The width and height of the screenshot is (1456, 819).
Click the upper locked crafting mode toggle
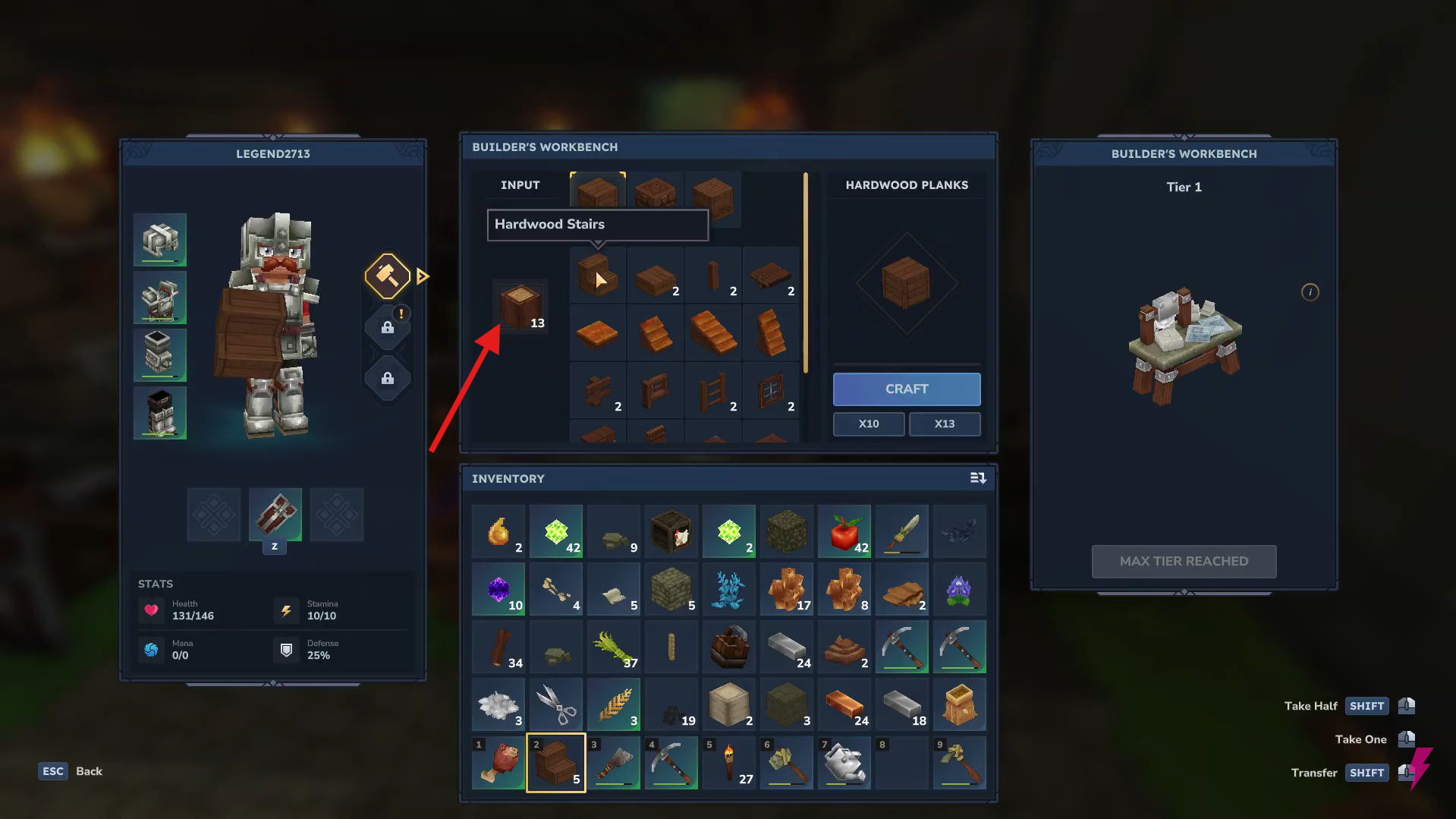387,328
